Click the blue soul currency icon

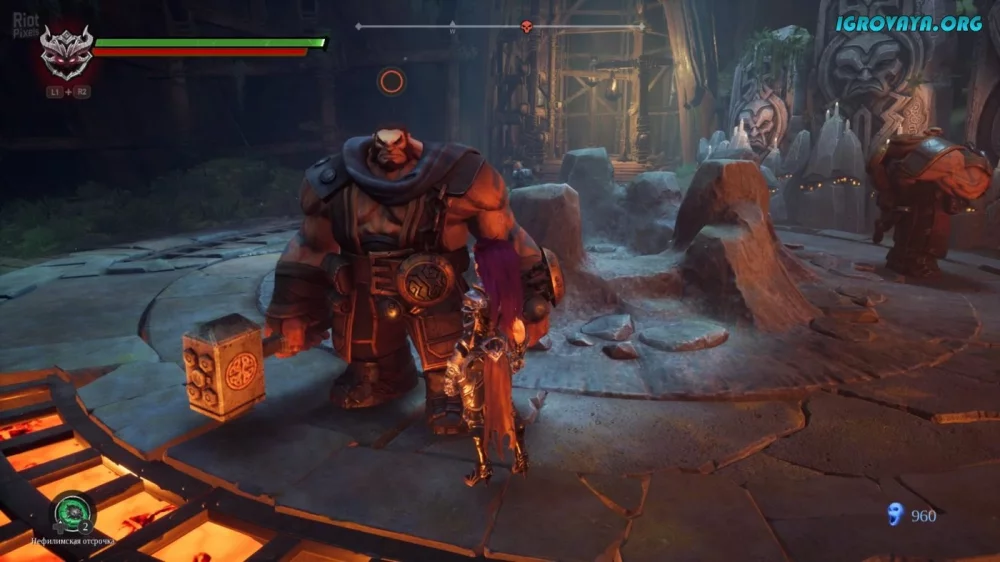[894, 514]
